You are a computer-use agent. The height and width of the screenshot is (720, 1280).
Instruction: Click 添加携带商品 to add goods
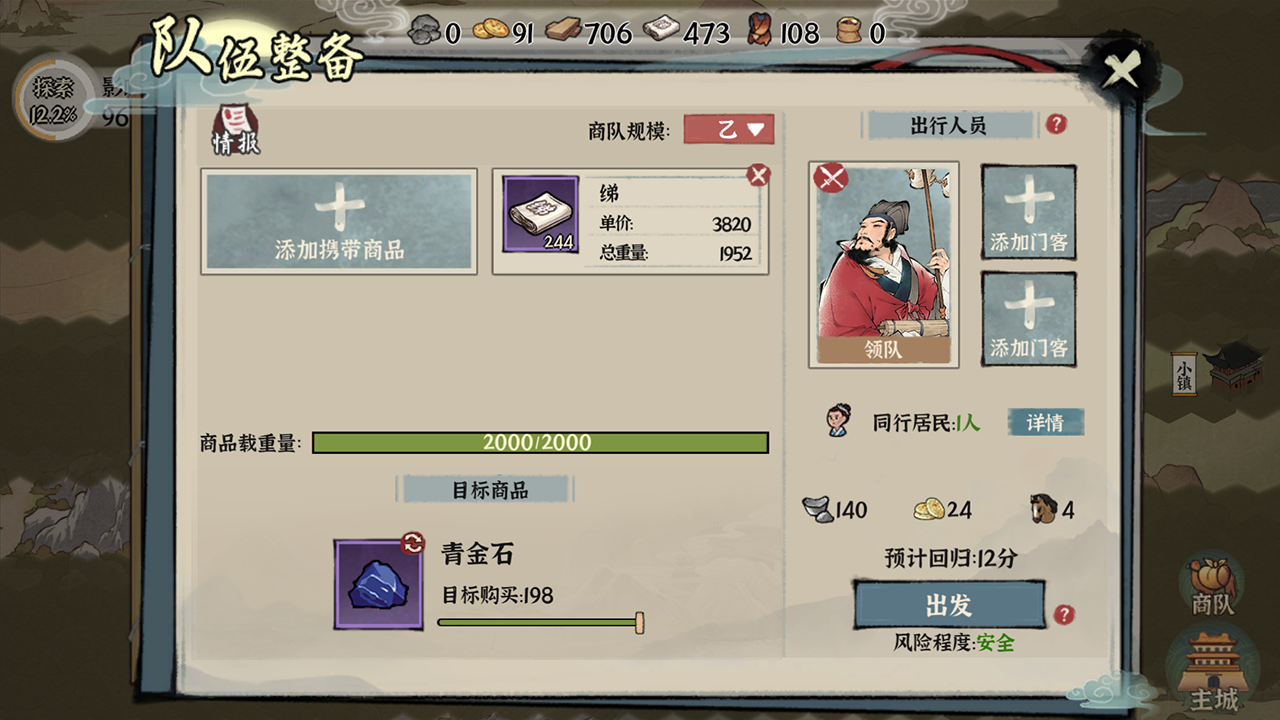coord(338,221)
